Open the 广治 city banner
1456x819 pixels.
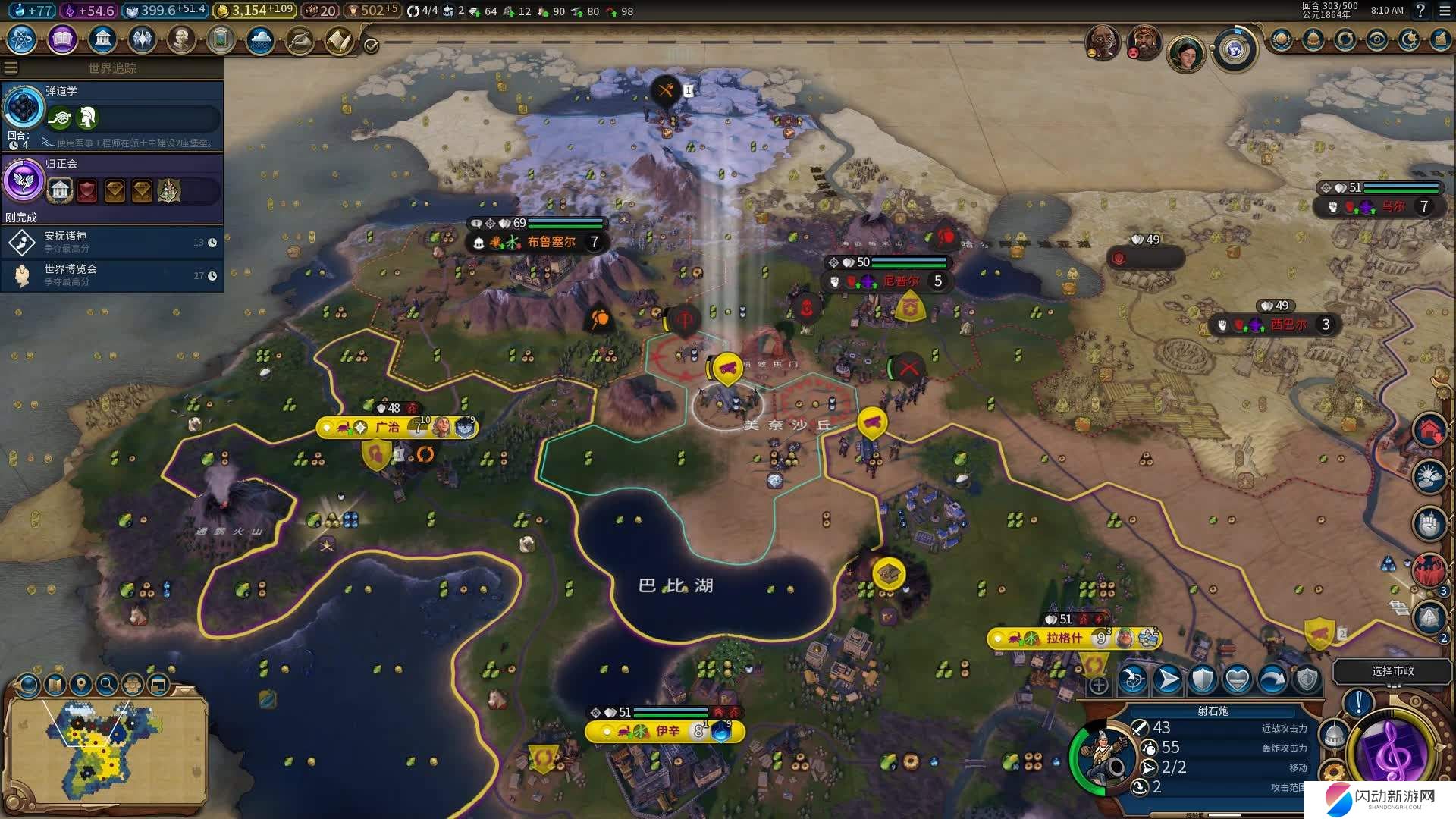pos(388,428)
